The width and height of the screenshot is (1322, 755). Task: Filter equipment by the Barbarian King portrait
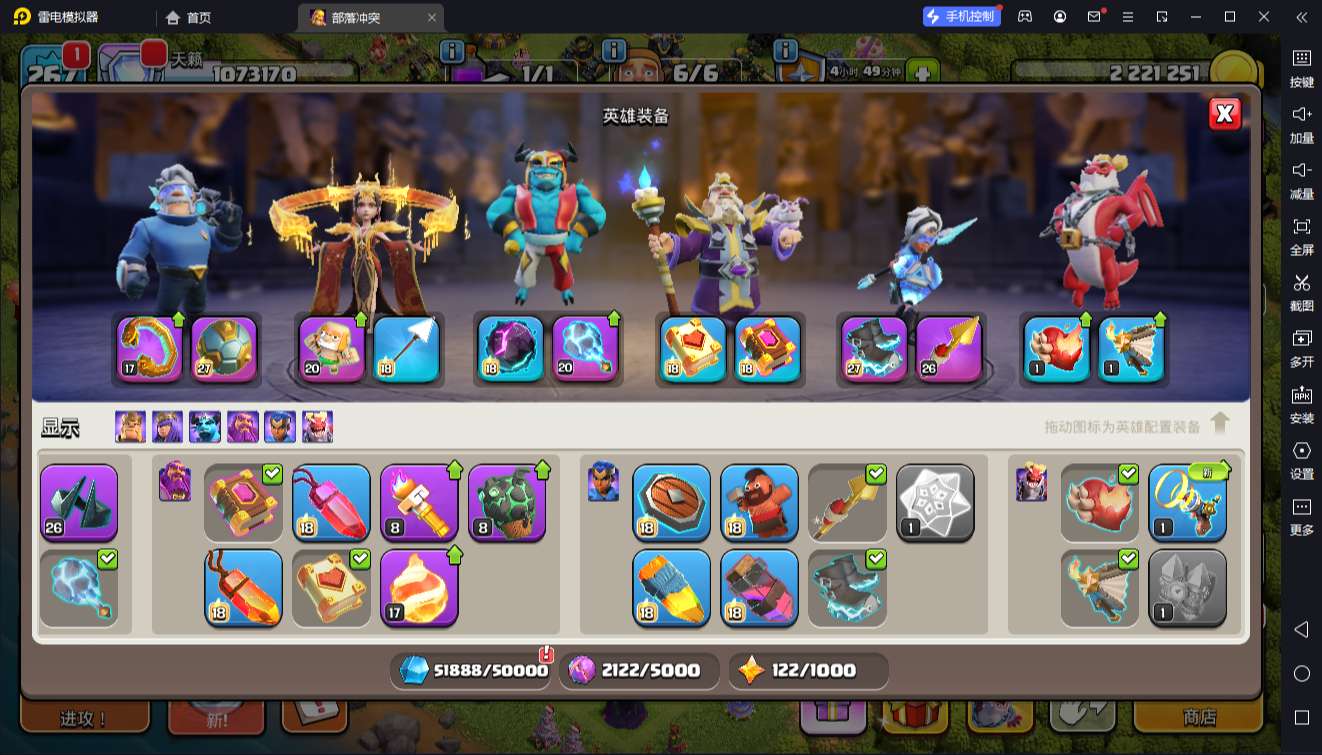point(130,427)
